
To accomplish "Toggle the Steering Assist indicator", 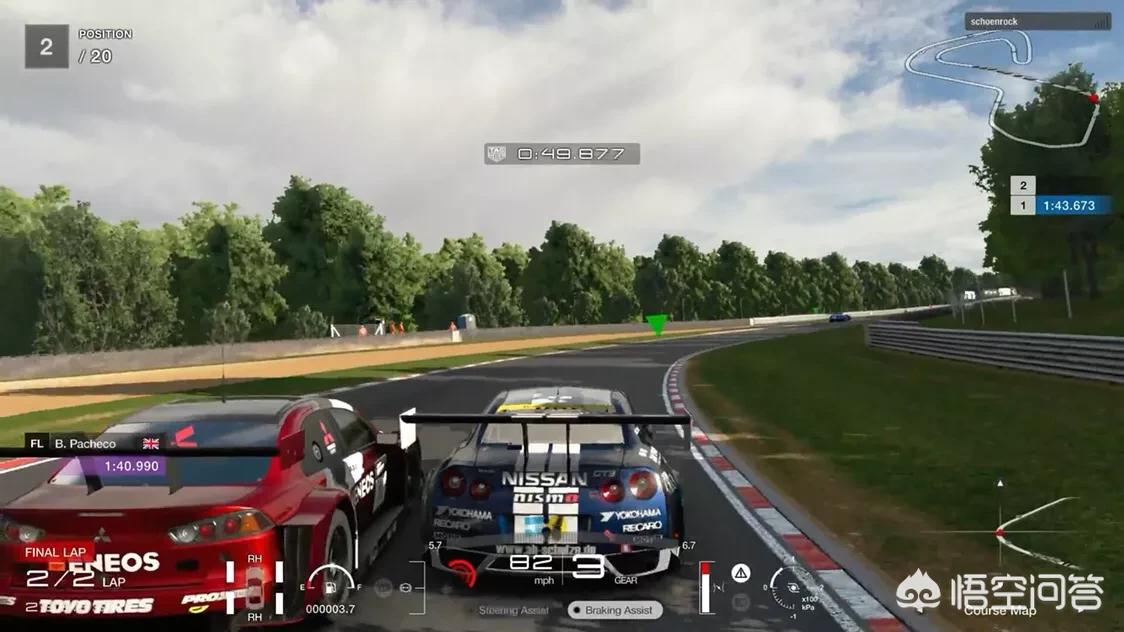I will click(511, 610).
